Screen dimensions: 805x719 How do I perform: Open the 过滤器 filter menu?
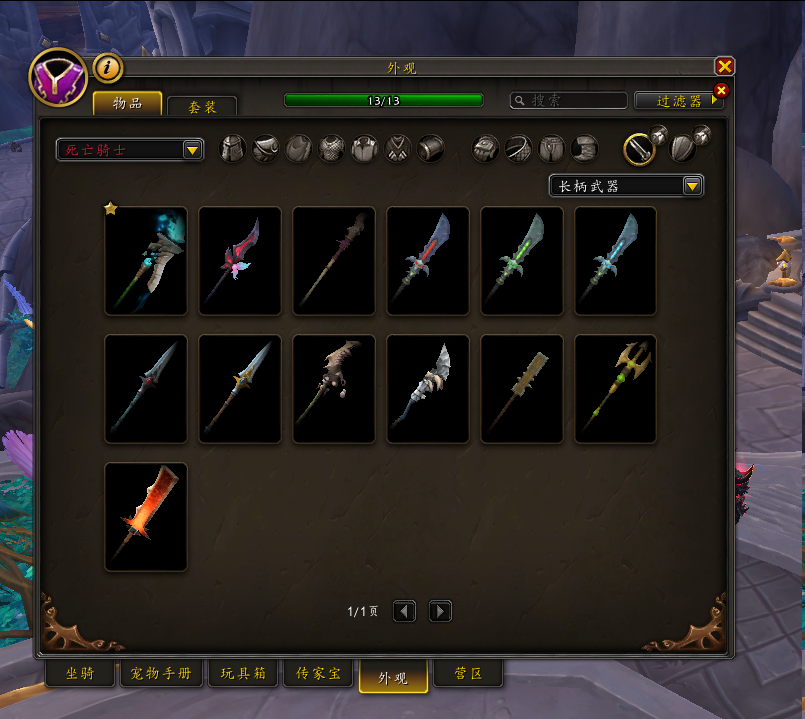[676, 101]
